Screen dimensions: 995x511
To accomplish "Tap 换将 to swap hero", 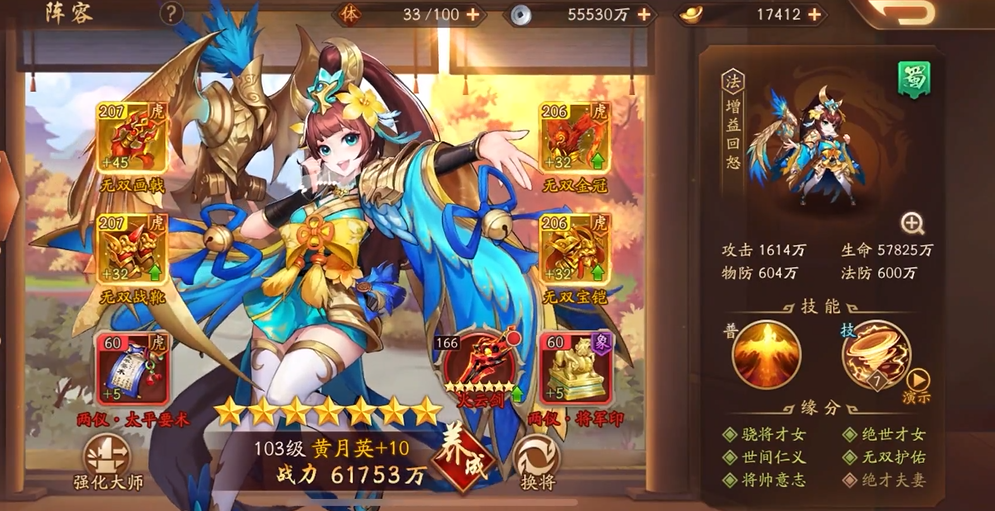I will point(537,462).
